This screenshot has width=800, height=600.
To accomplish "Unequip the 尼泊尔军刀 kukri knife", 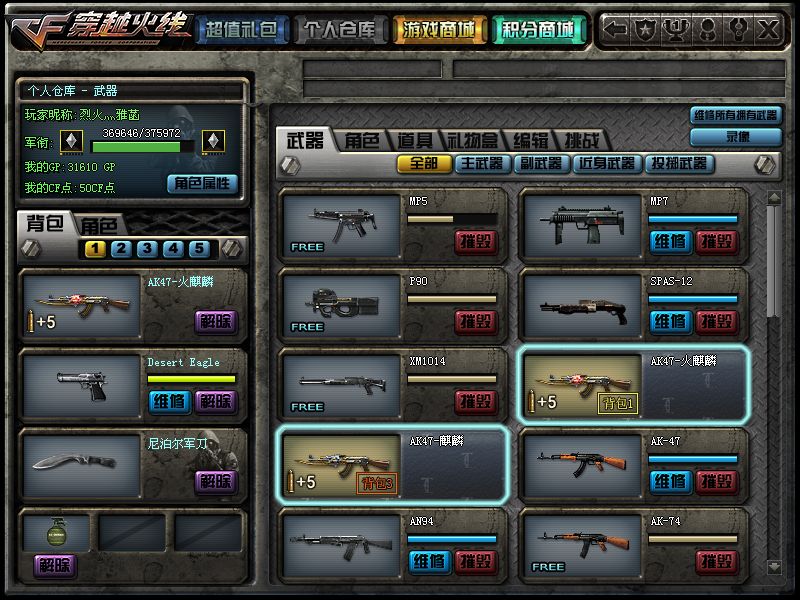I will (215, 481).
